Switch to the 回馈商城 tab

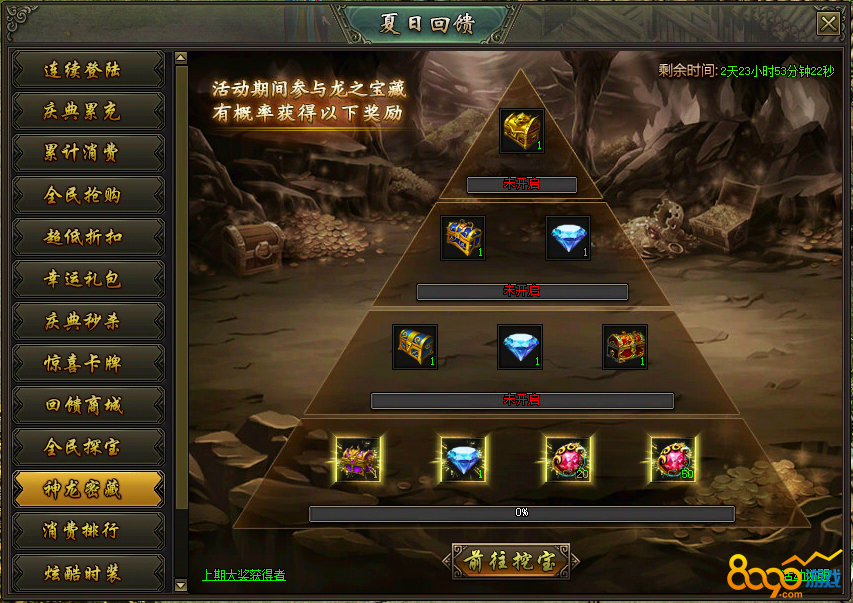[87, 406]
